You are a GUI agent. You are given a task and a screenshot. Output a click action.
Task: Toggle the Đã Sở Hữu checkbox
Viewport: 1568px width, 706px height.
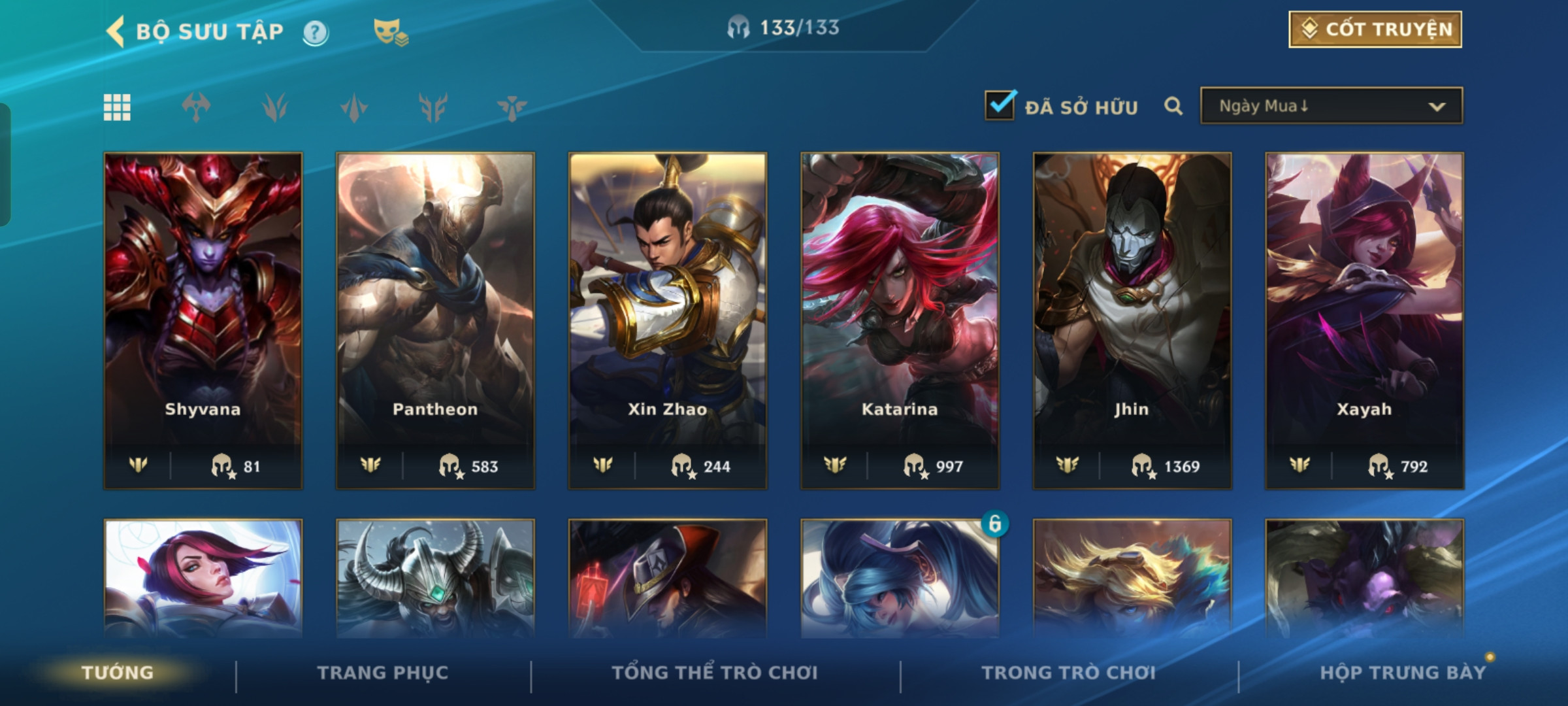tap(1000, 106)
